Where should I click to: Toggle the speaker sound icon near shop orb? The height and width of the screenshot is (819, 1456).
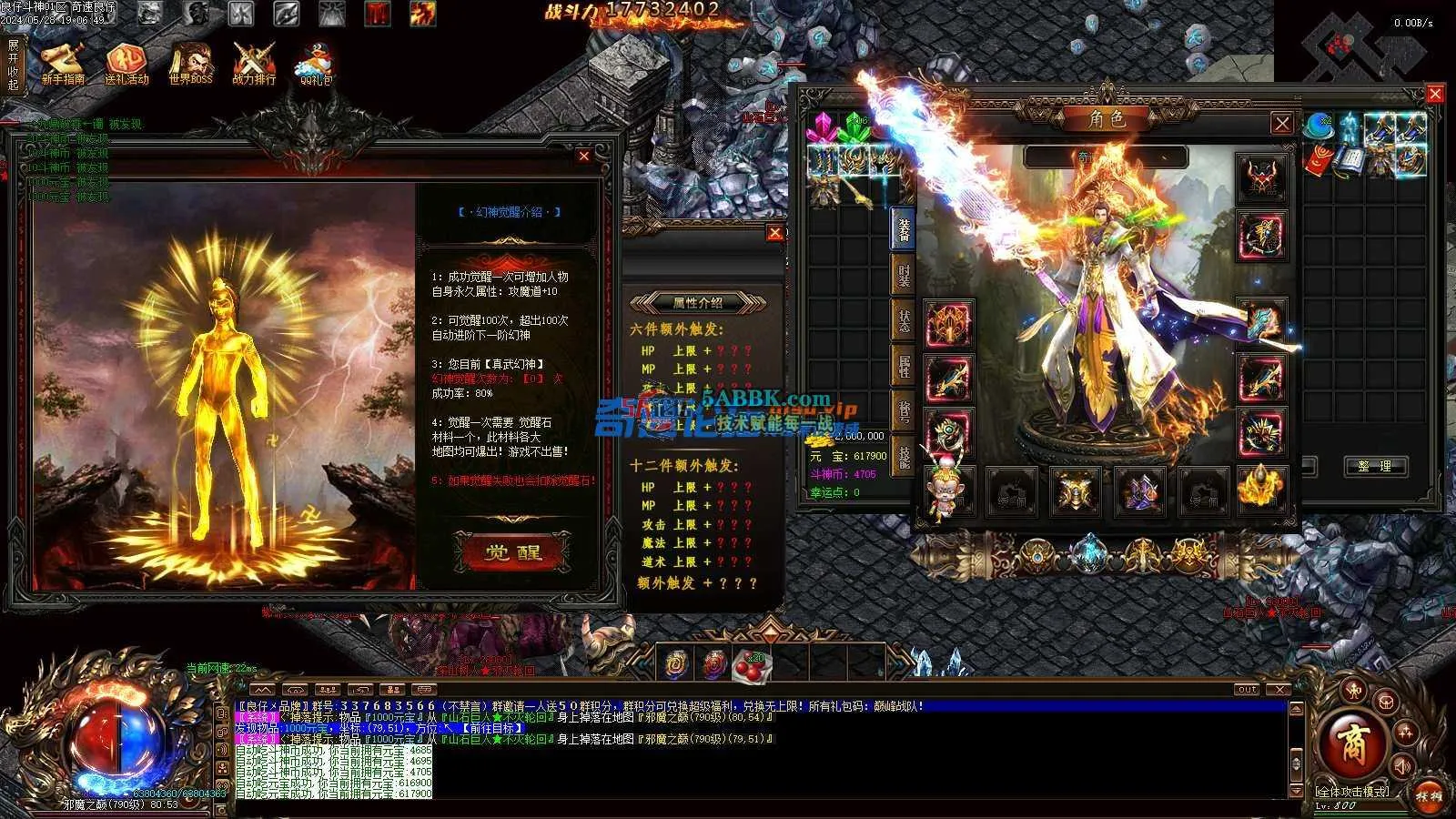[1402, 766]
